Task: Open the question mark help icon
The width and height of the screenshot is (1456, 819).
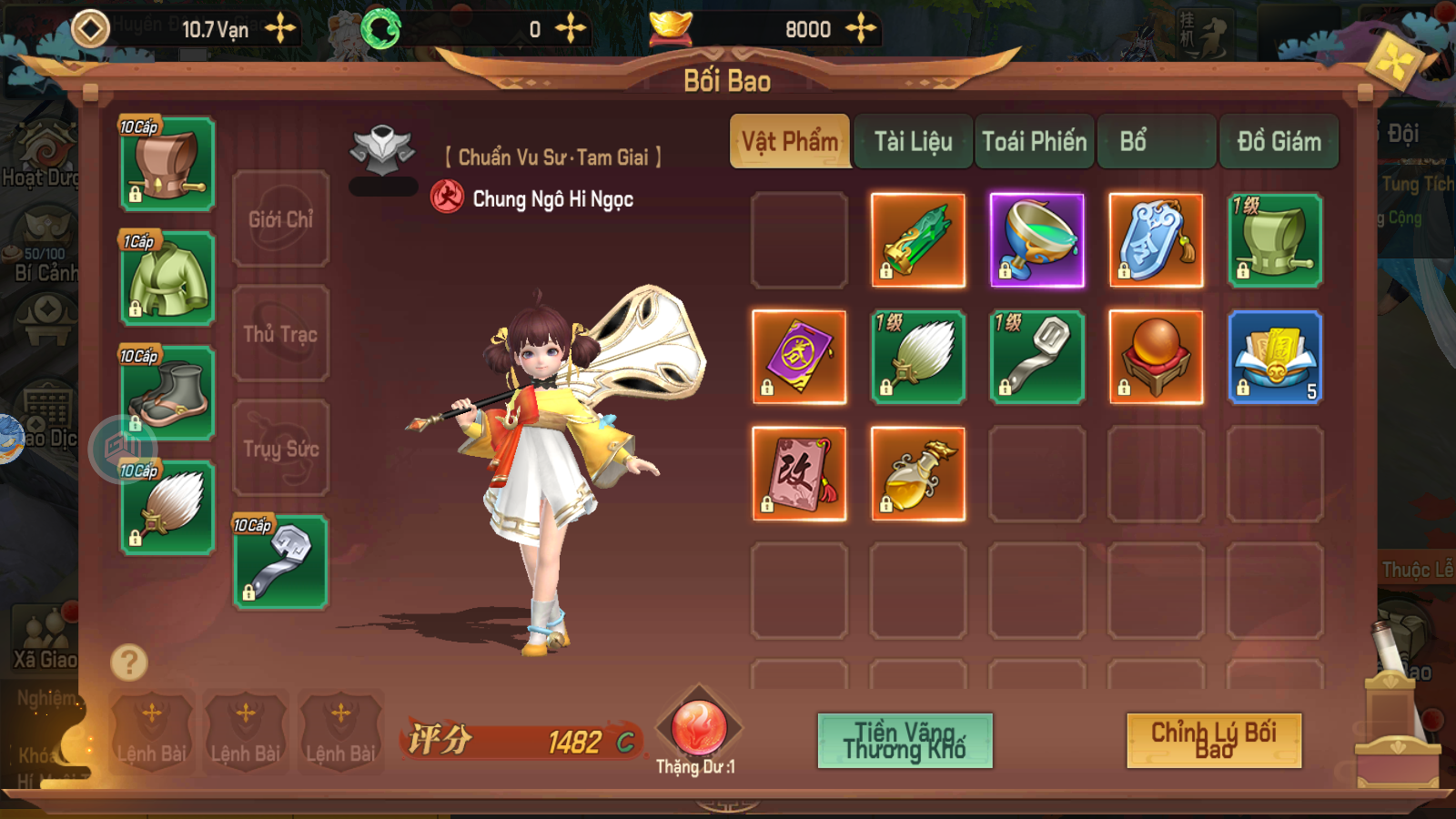Action: (x=129, y=662)
